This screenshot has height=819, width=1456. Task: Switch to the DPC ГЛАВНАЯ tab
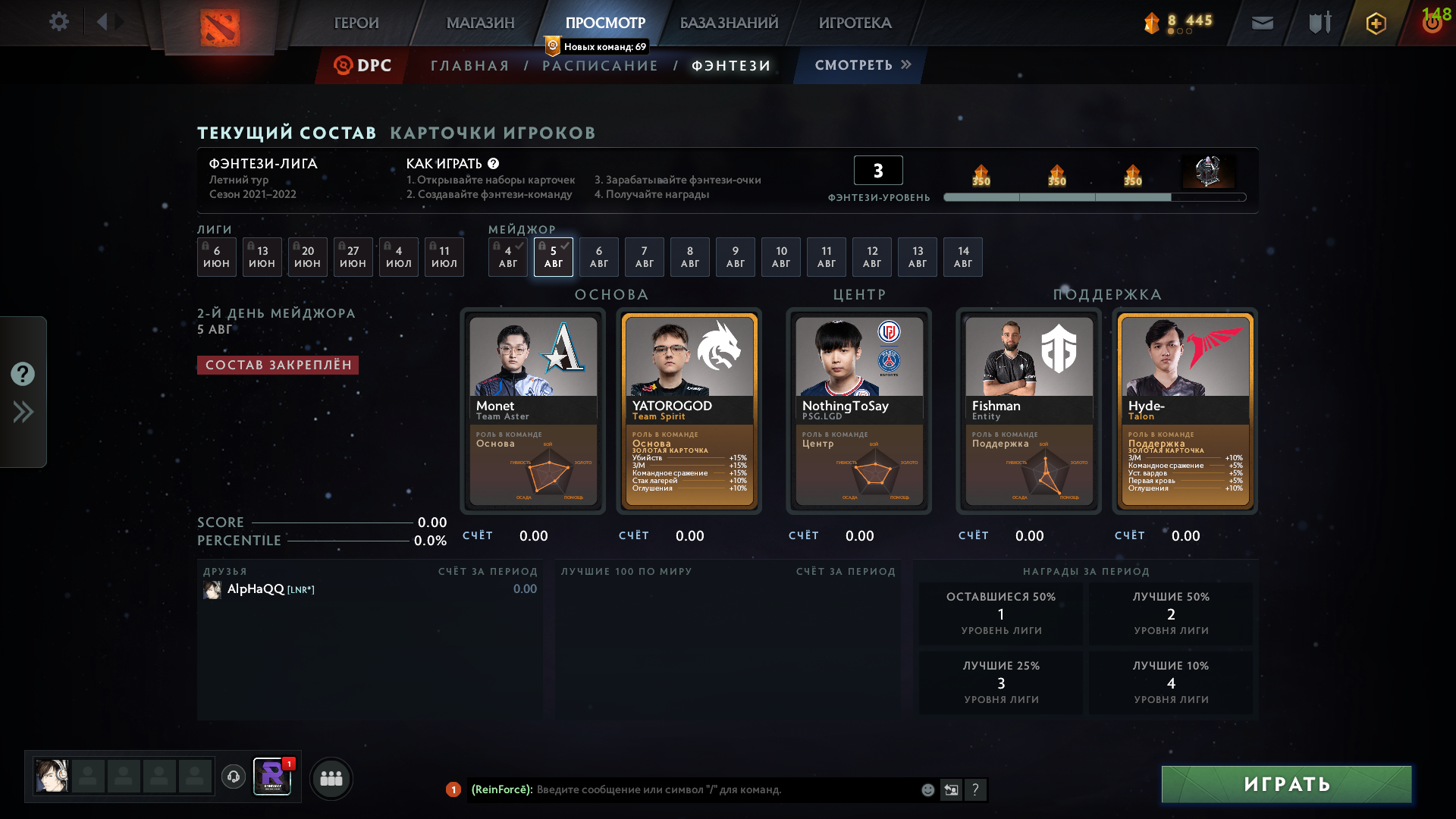coord(469,66)
